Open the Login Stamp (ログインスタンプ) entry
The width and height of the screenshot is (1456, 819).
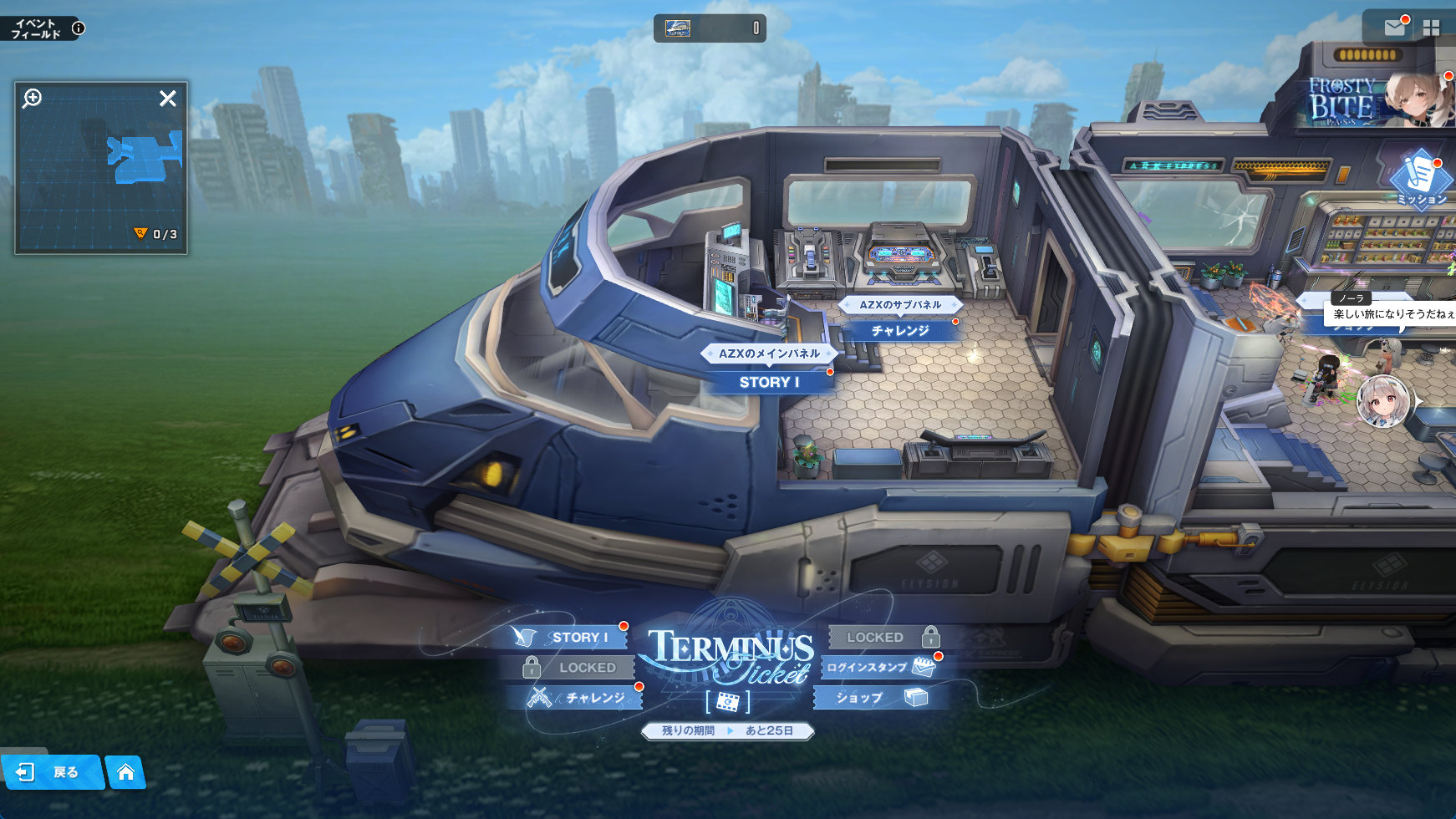coord(879,667)
